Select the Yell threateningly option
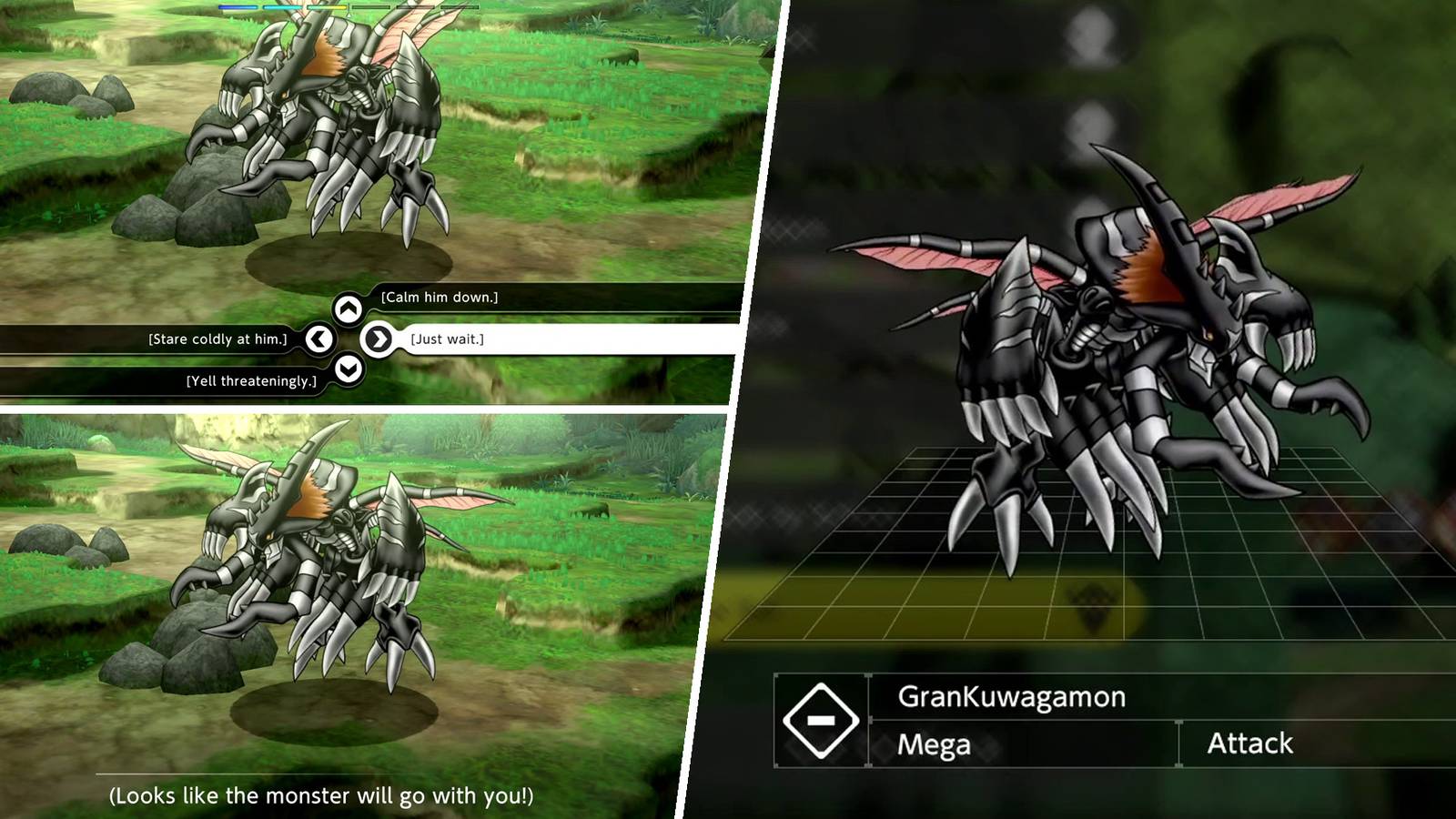This screenshot has height=819, width=1456. click(x=252, y=379)
